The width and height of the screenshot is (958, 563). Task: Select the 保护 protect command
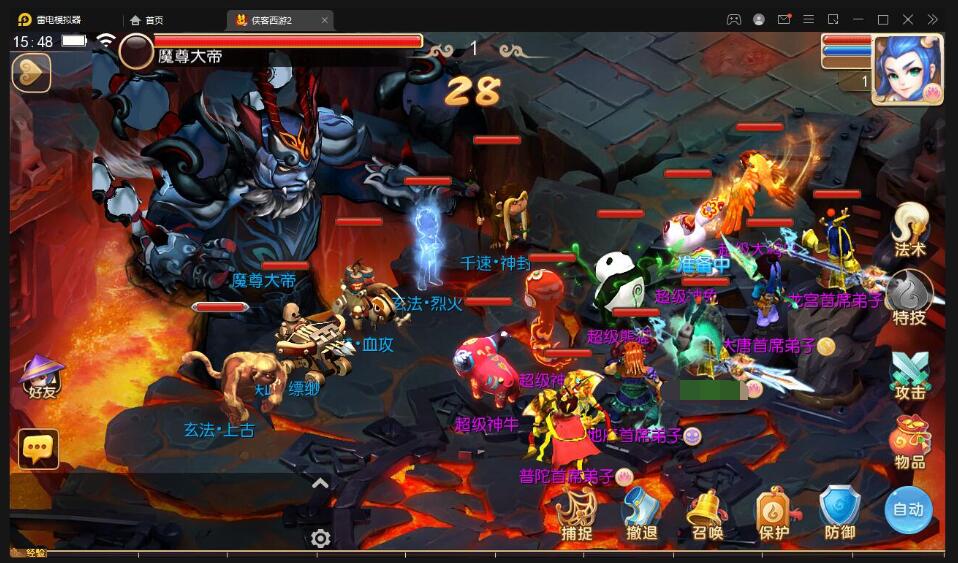774,514
